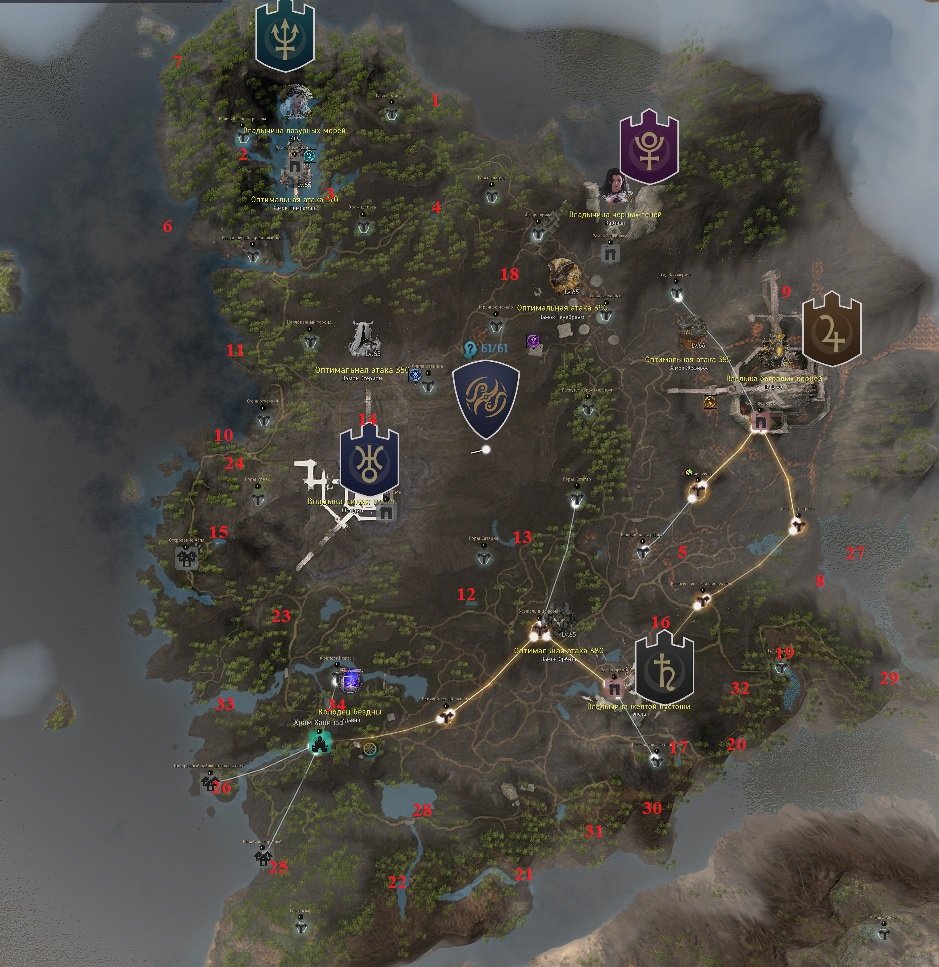Select the white stone ruins marker
Viewport: 939px width, 967px height.
pyautogui.click(x=364, y=338)
